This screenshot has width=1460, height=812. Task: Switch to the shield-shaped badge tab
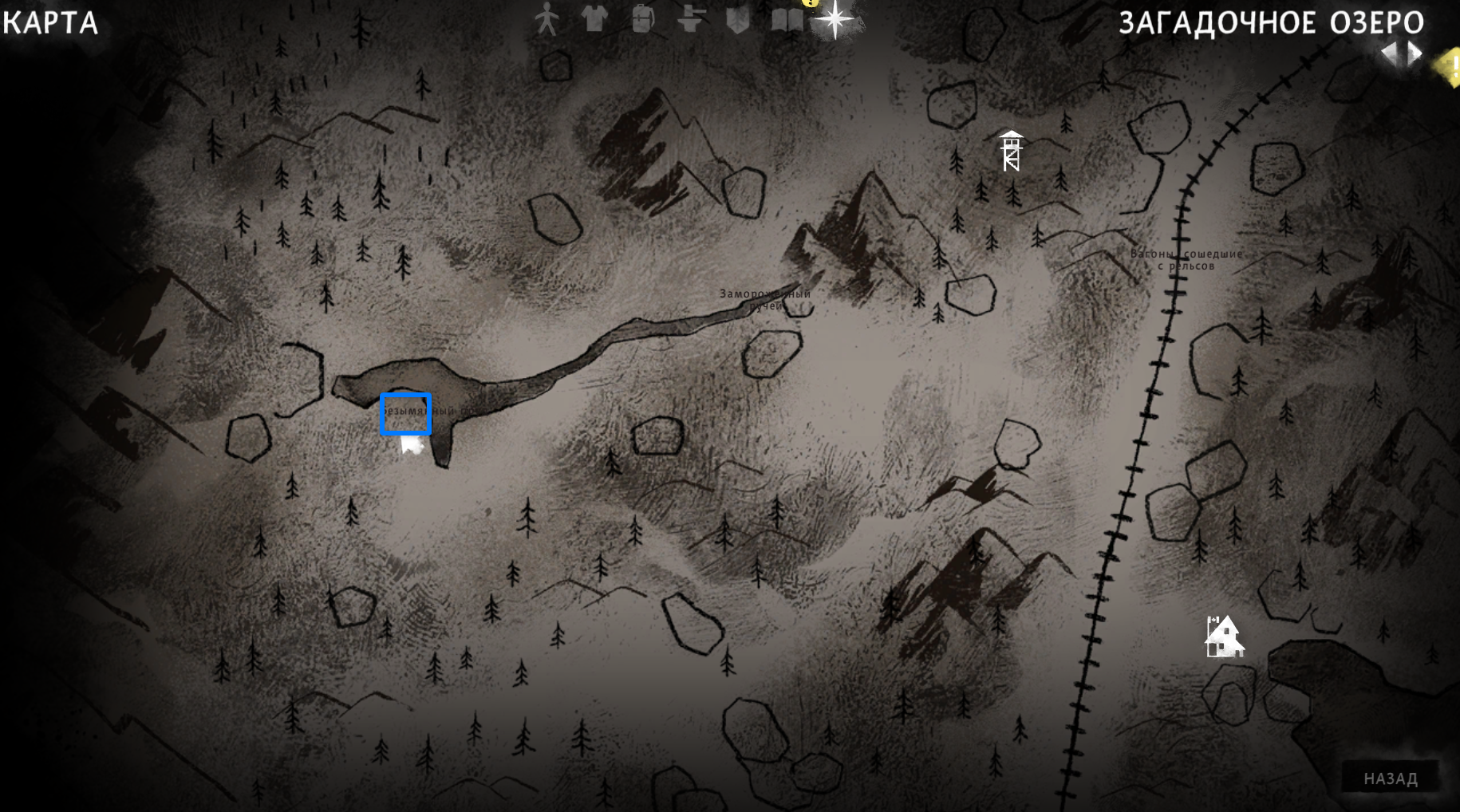coord(738,19)
